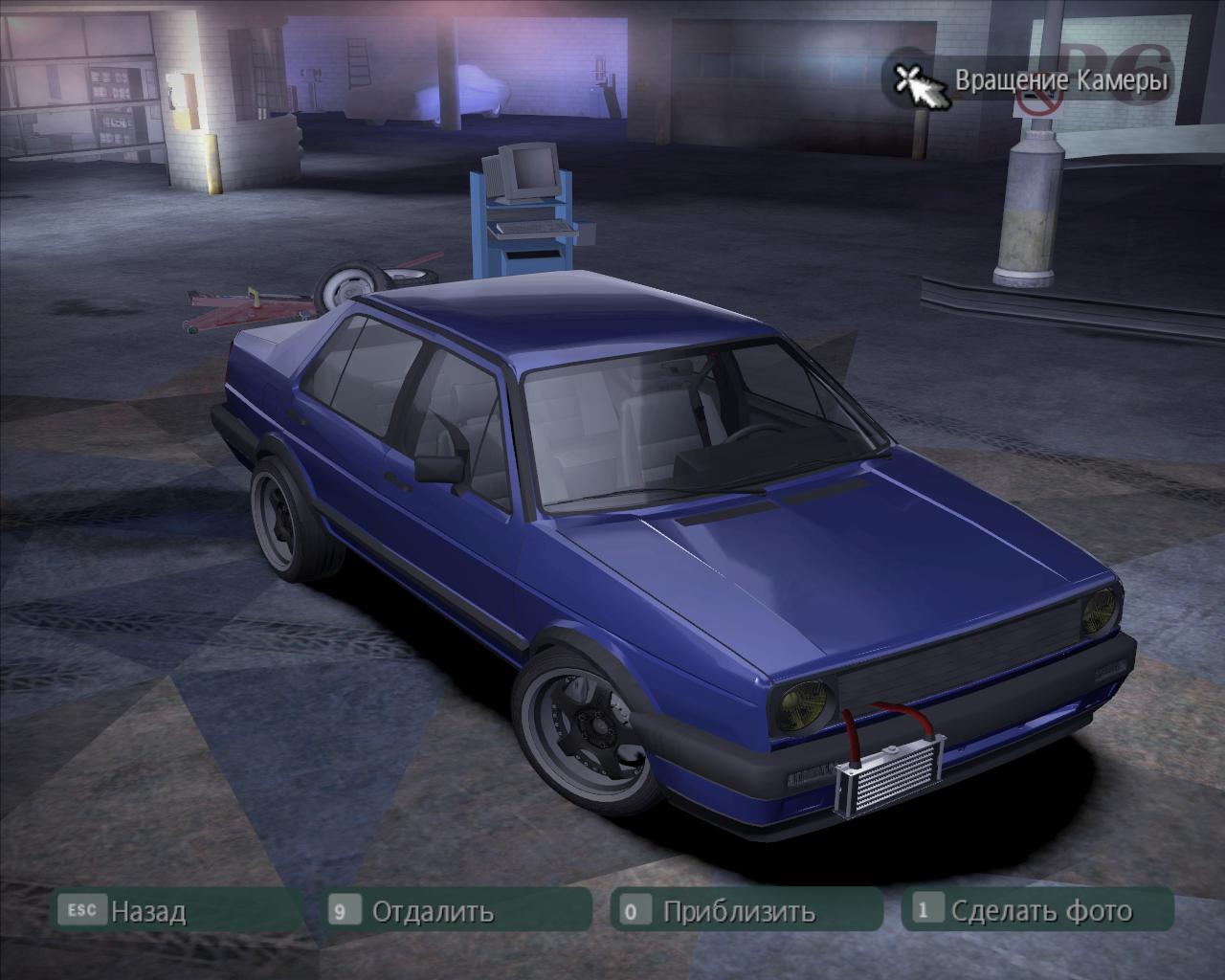This screenshot has width=1225, height=980.
Task: Take a photo with Сделать фото
Action: click(x=1040, y=910)
